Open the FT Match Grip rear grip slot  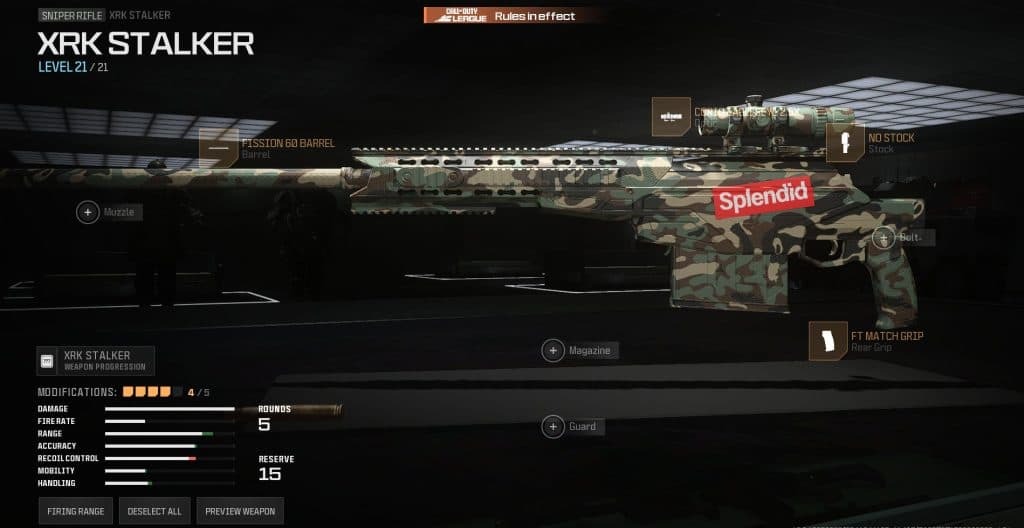(829, 342)
